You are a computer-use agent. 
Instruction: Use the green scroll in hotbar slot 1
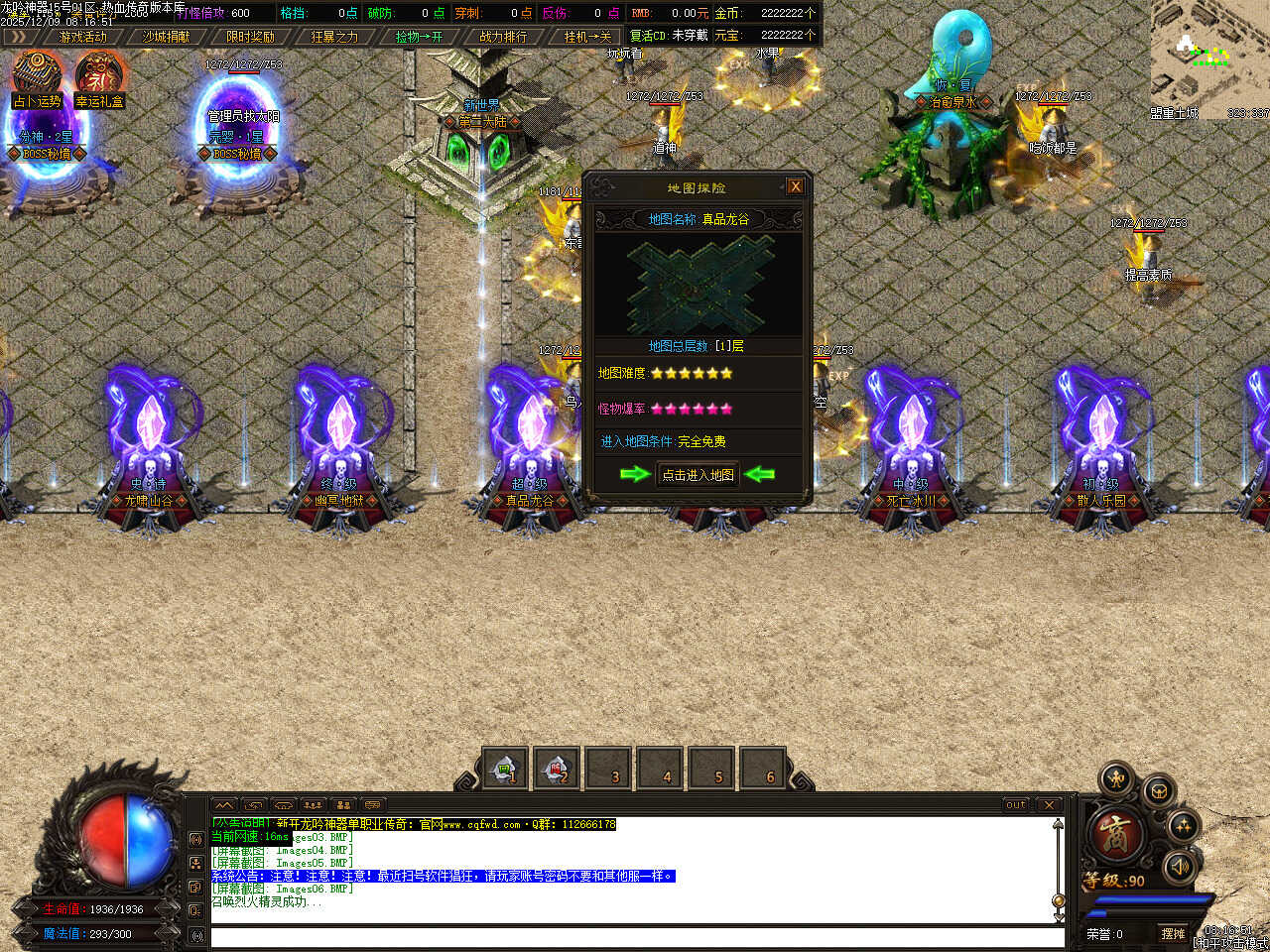[x=505, y=768]
